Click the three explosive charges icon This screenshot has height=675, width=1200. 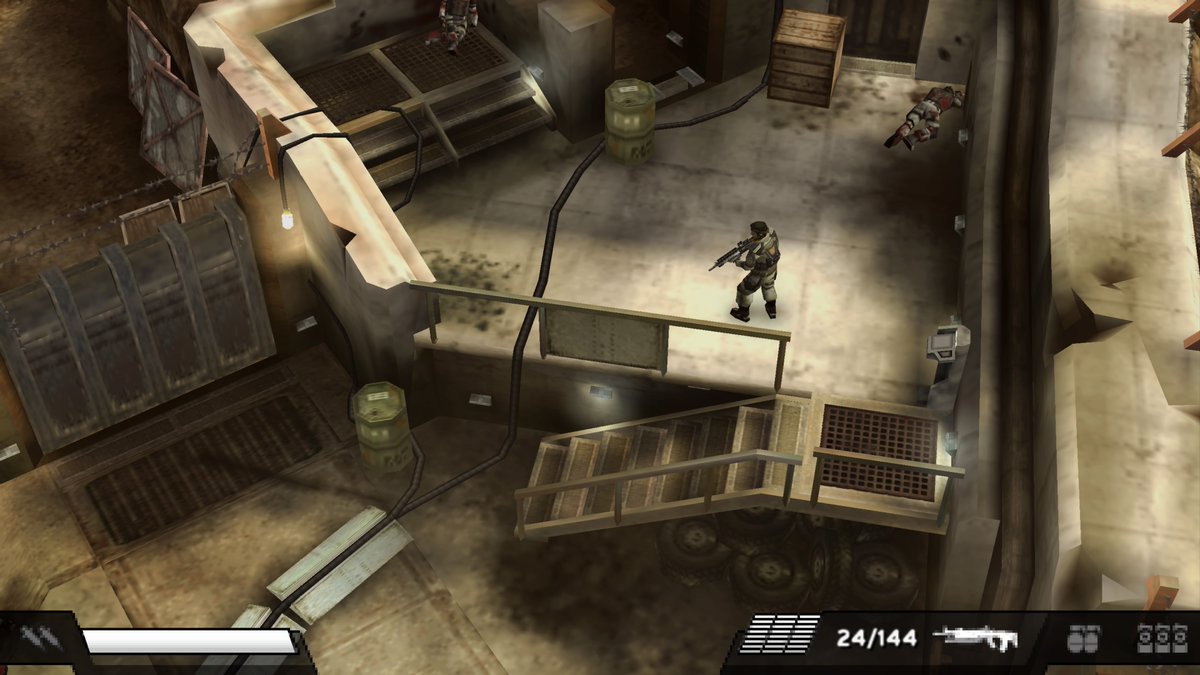click(1161, 638)
